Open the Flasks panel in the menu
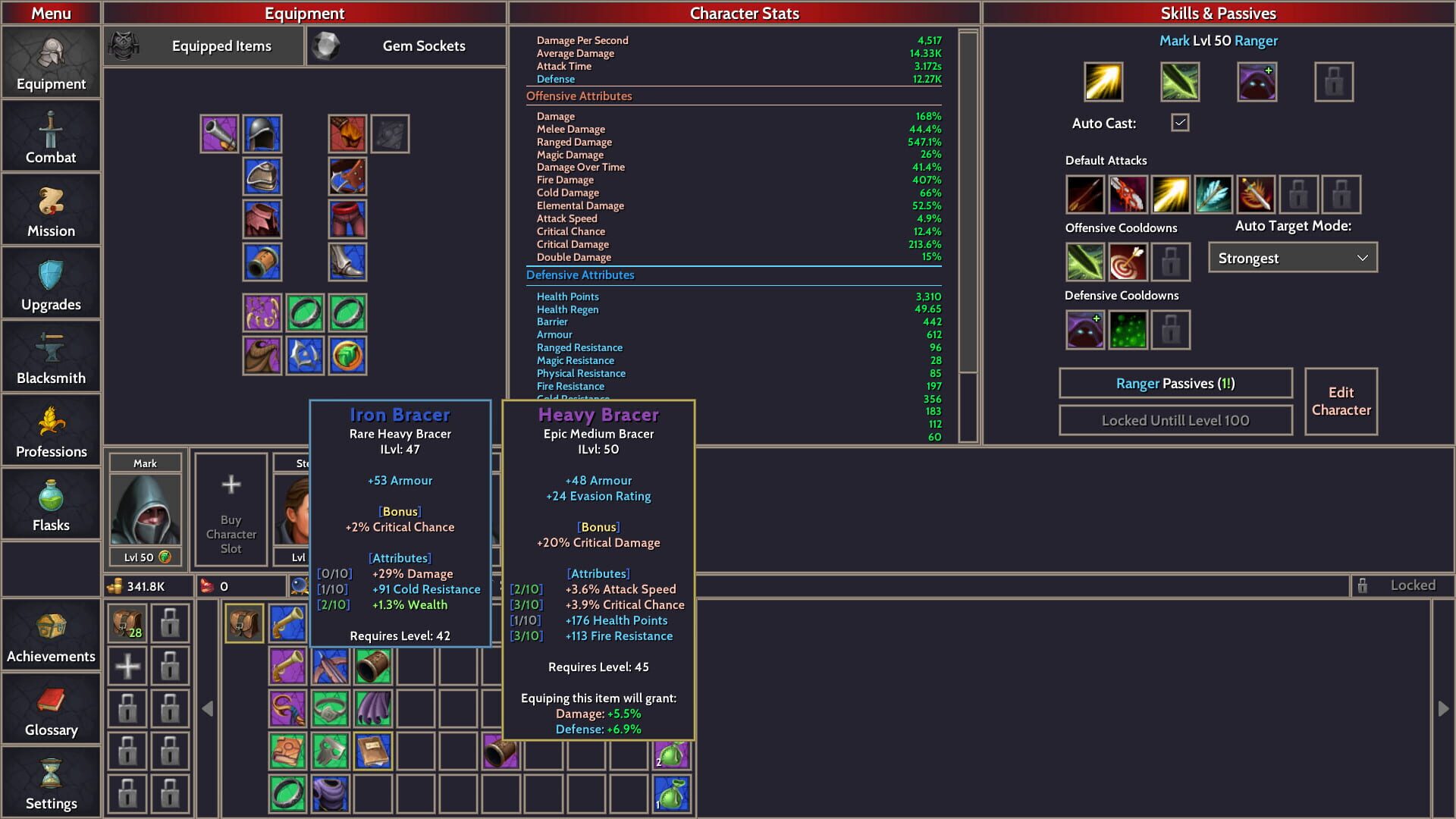 click(50, 504)
